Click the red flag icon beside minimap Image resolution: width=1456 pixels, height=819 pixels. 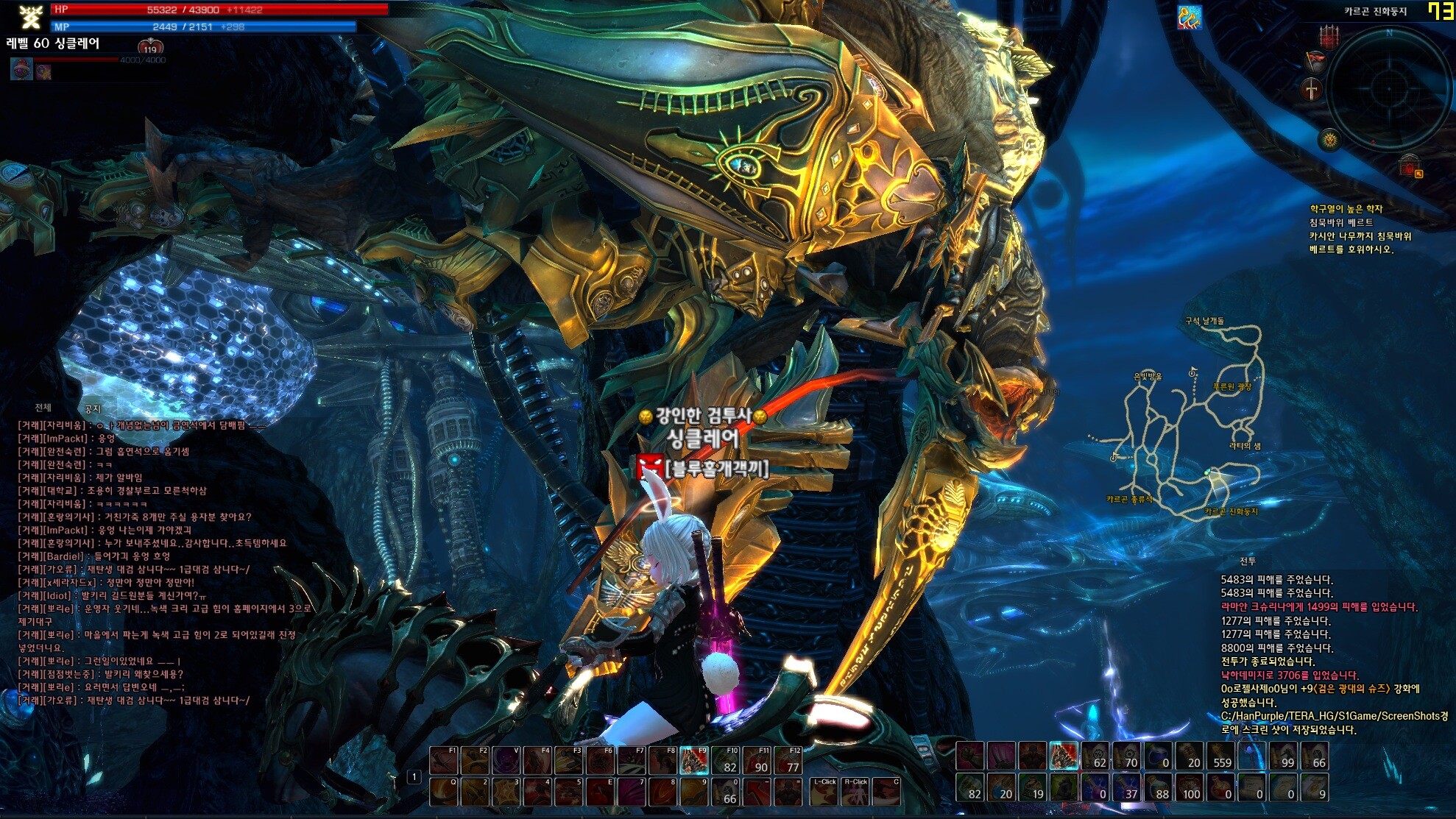(1315, 60)
